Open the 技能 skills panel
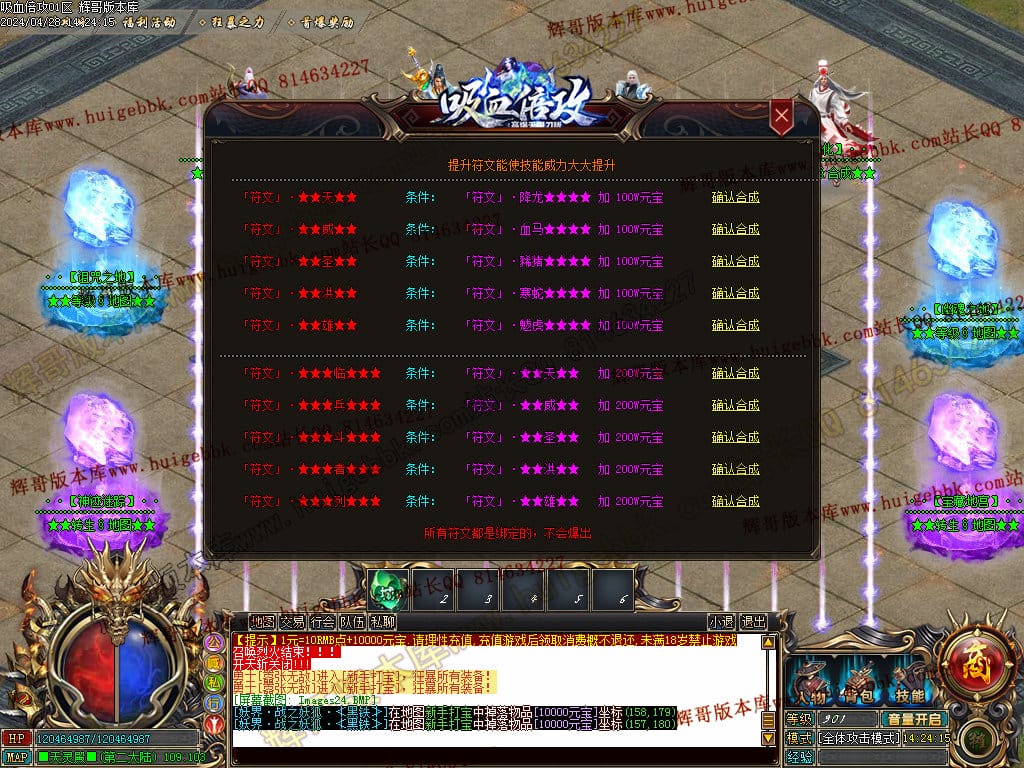1024x768 pixels. [x=908, y=685]
